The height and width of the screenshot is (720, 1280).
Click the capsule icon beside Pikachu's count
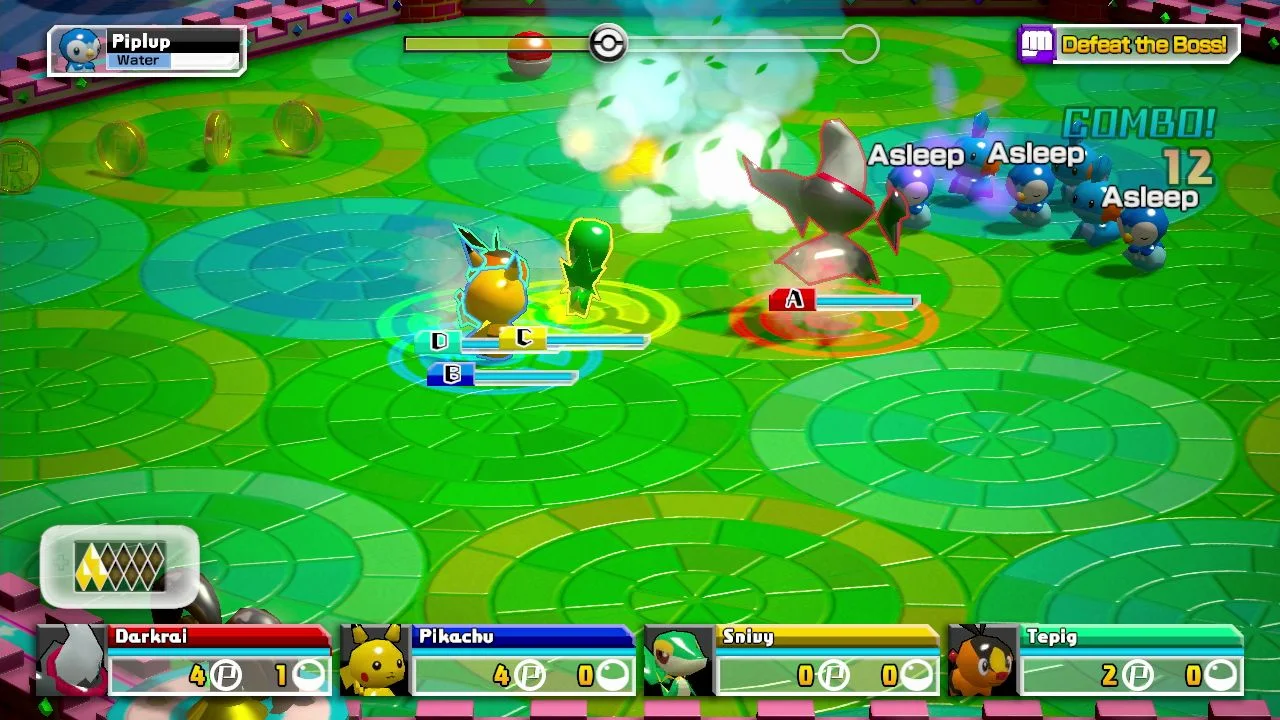(x=612, y=675)
